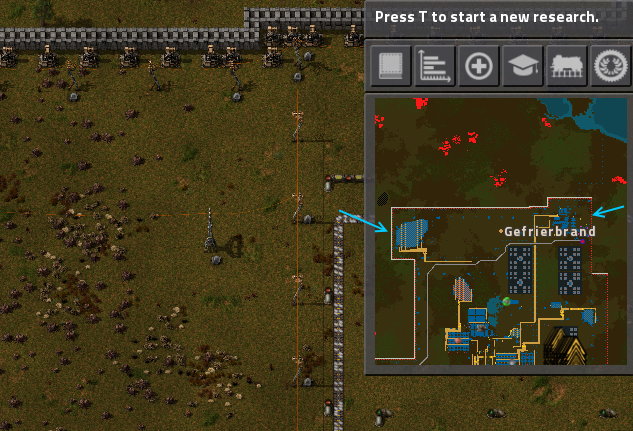Open the blueprint library book button
This screenshot has width=633, height=431.
[x=391, y=66]
